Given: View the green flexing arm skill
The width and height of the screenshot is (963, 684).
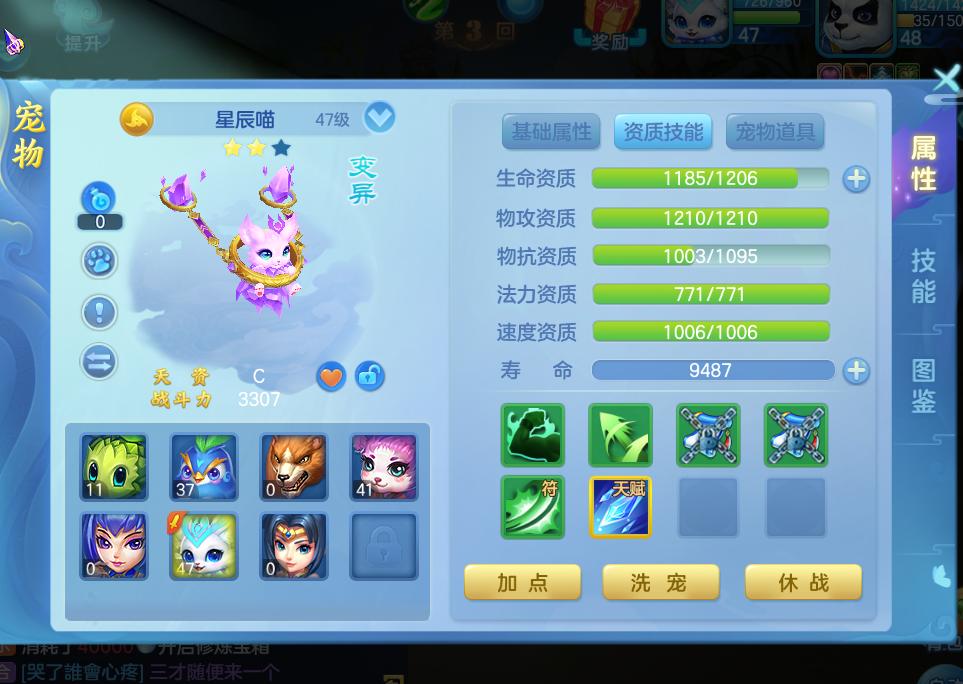Looking at the screenshot, I should coord(532,435).
